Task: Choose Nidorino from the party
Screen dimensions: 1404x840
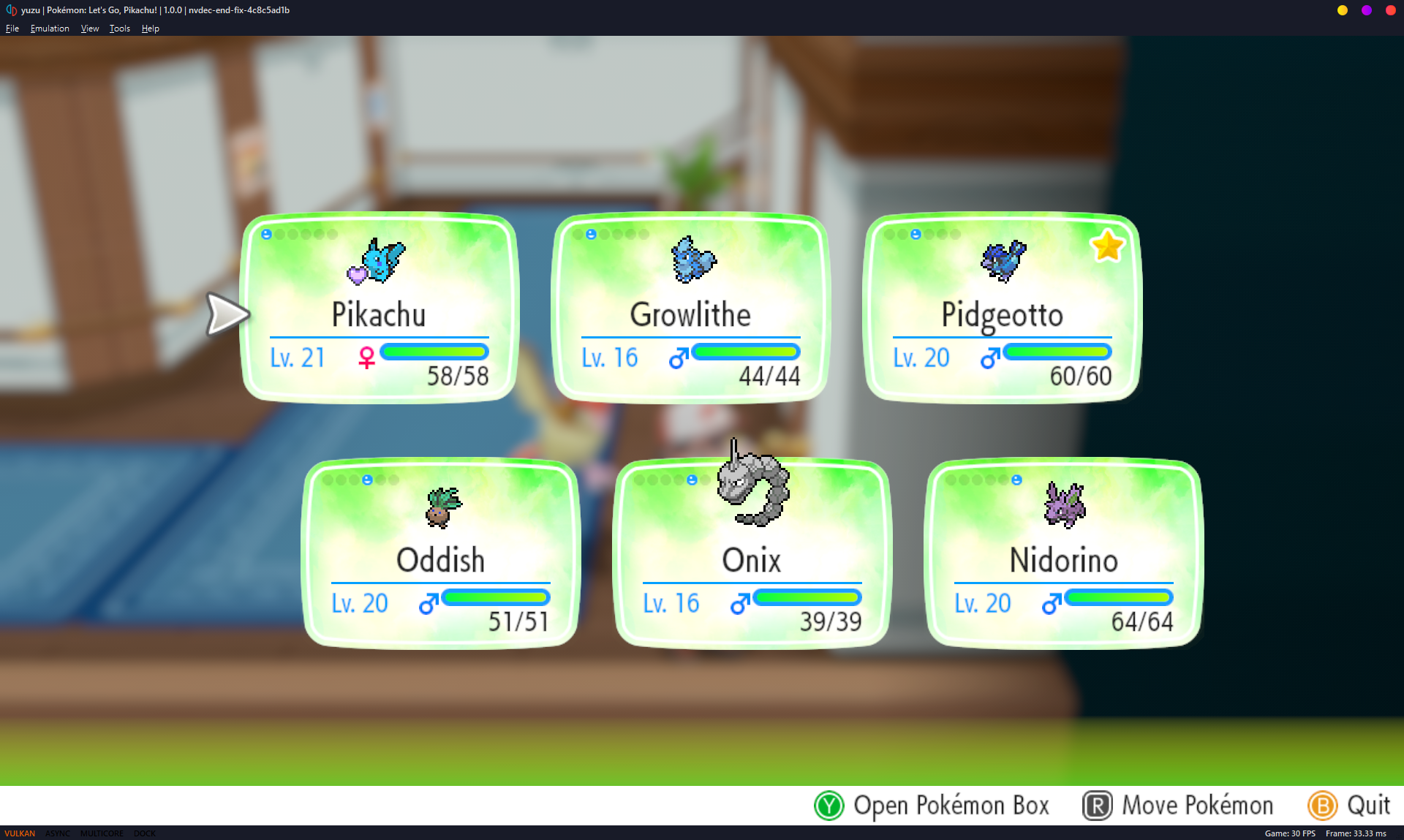Action: [x=1063, y=553]
